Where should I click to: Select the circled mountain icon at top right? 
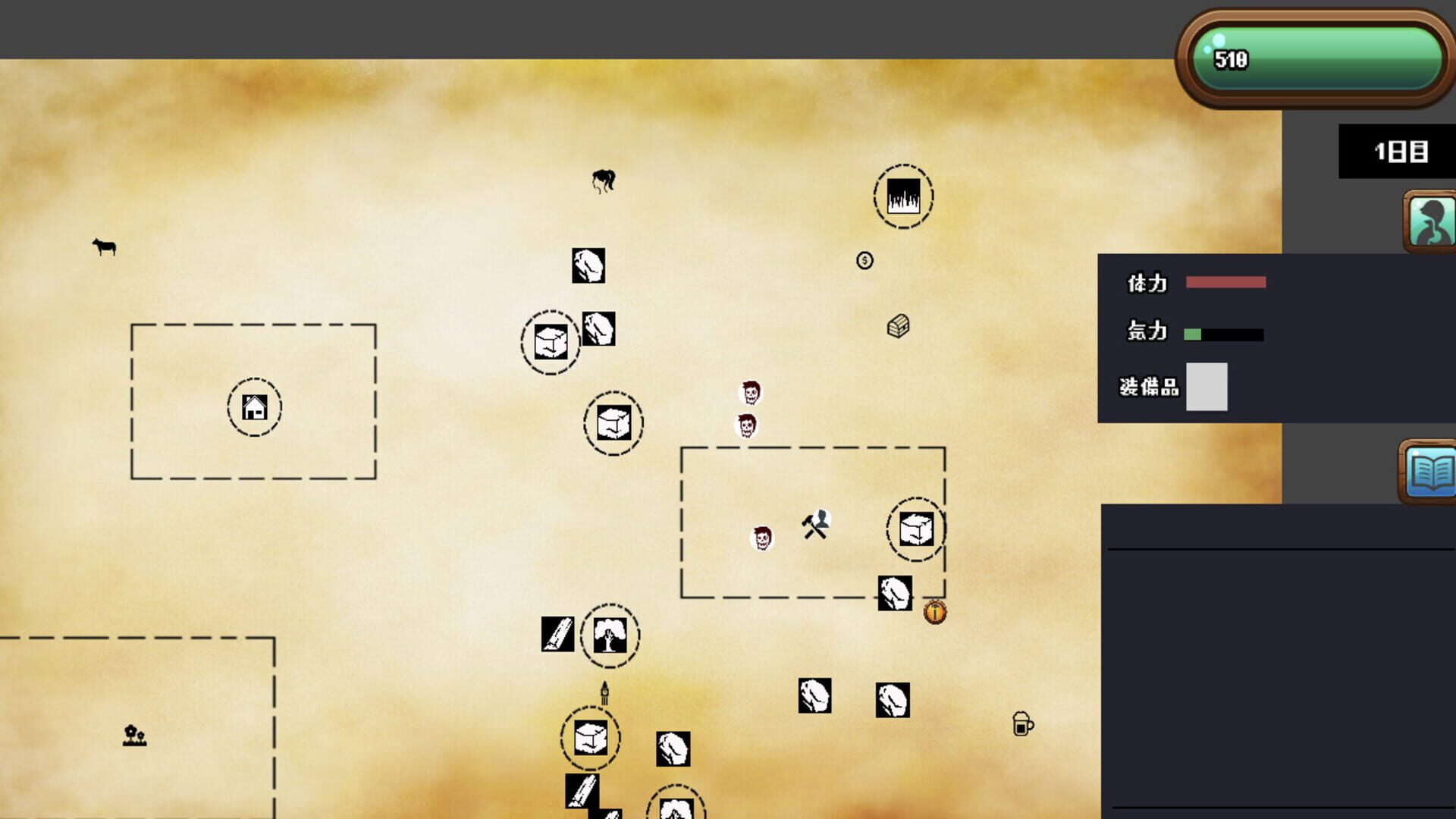pos(902,196)
